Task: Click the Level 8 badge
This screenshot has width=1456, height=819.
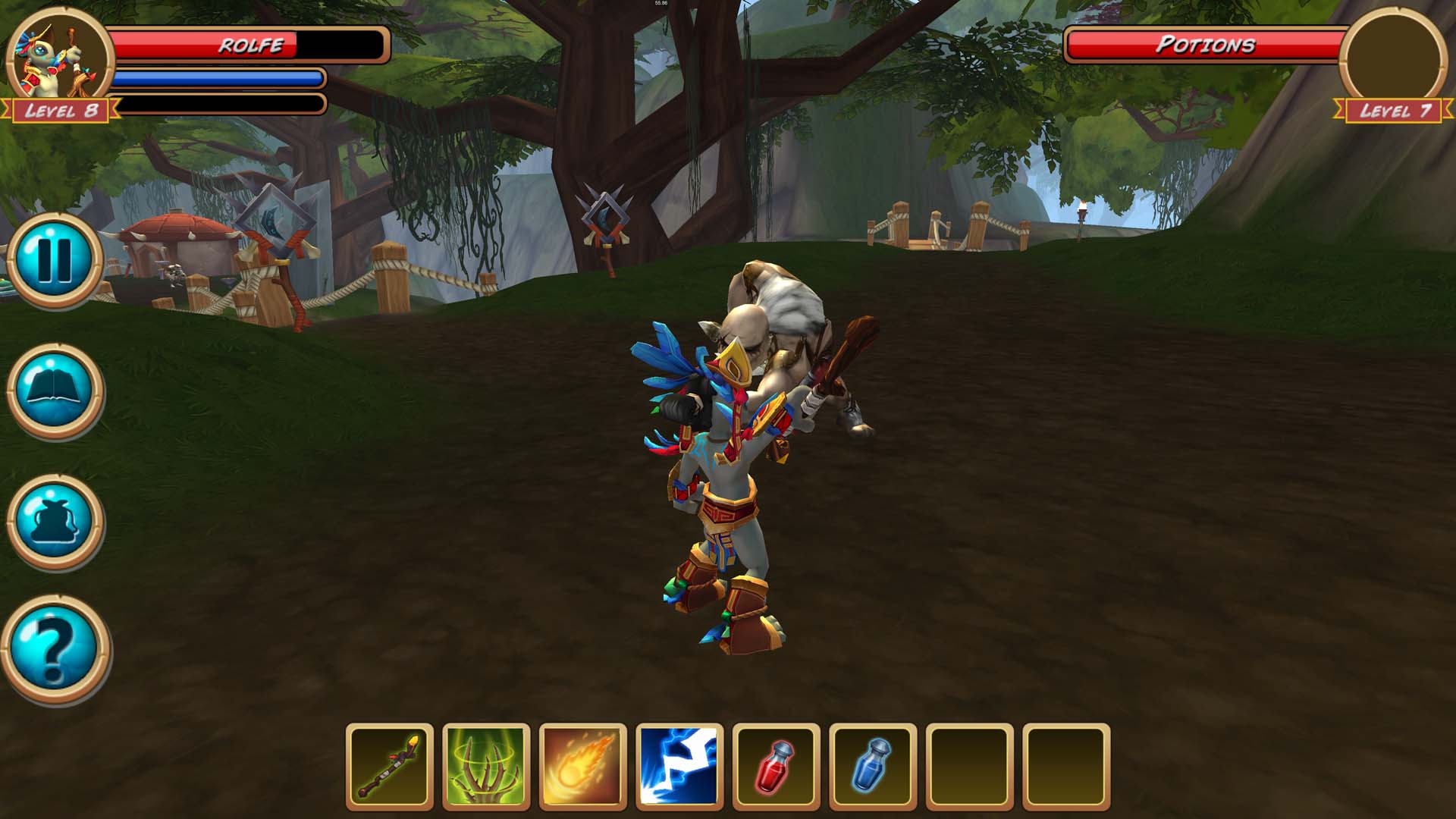Action: click(62, 111)
